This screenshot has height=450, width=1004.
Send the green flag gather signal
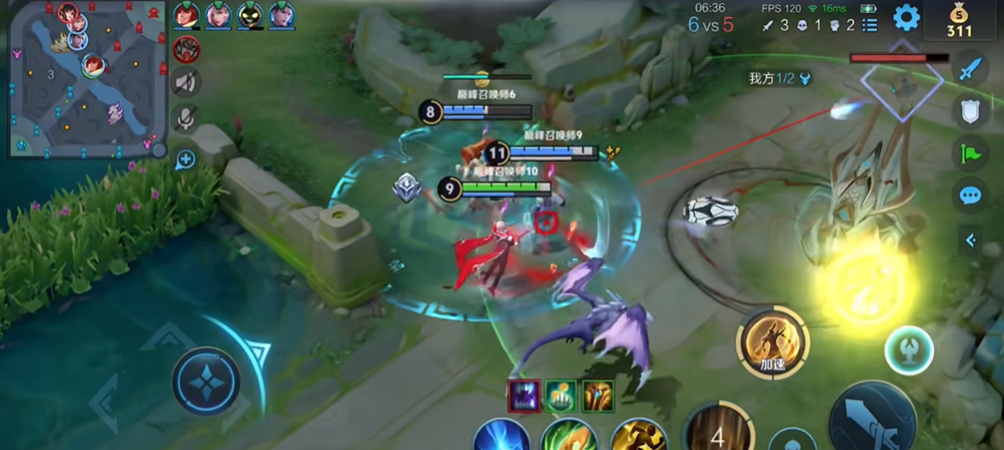pos(970,153)
